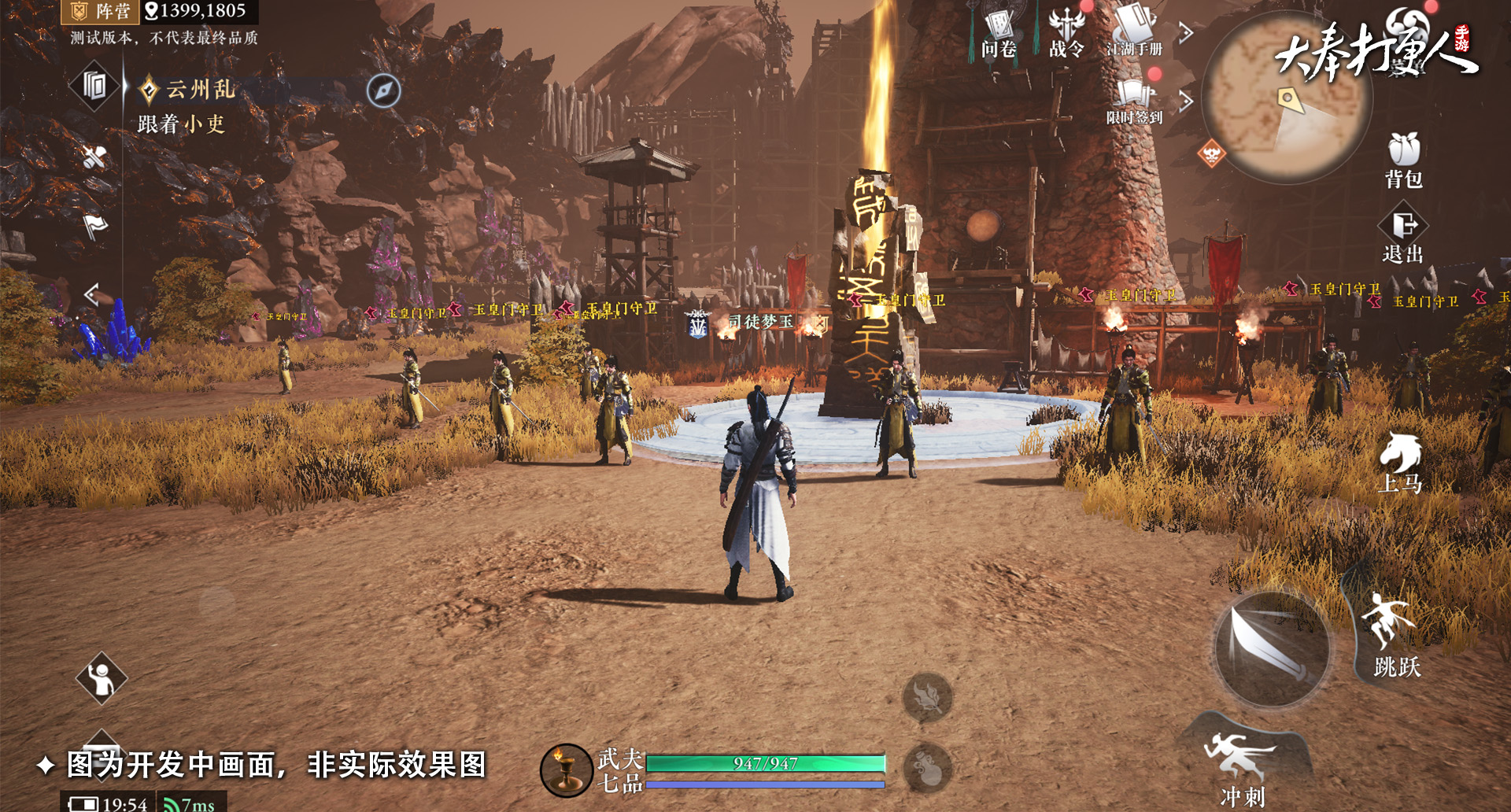This screenshot has width=1511, height=812.
Task: Expand the top icon row arrow near 江湖手册
Action: pos(1186,33)
